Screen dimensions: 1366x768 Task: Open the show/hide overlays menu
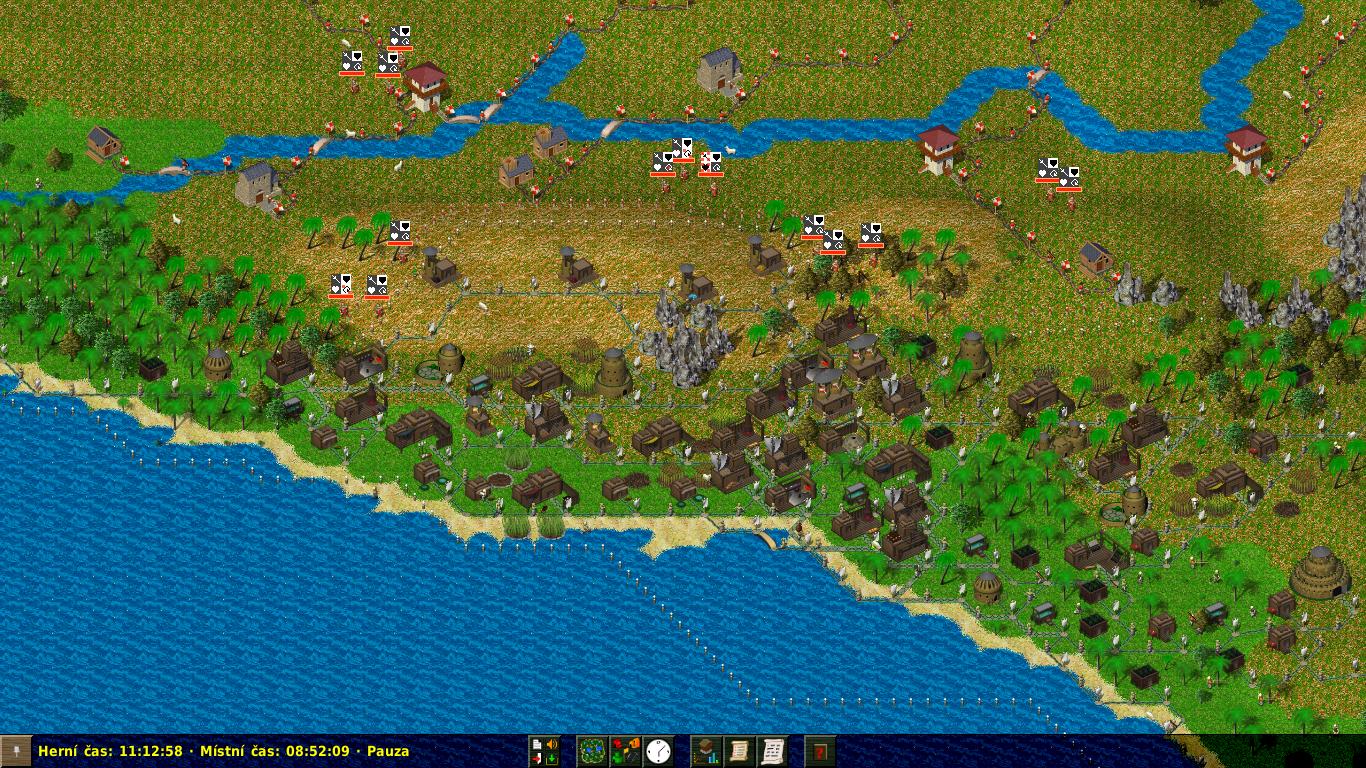[626, 751]
